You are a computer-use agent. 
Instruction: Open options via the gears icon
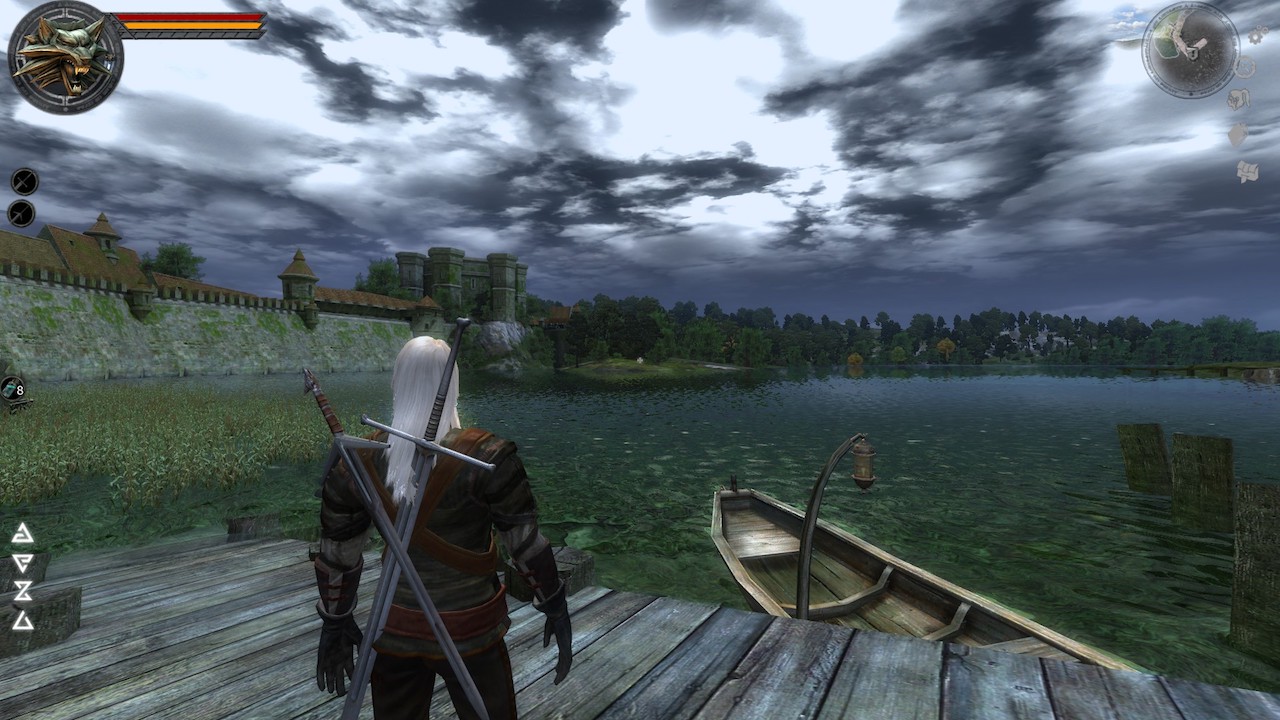pos(1257,36)
